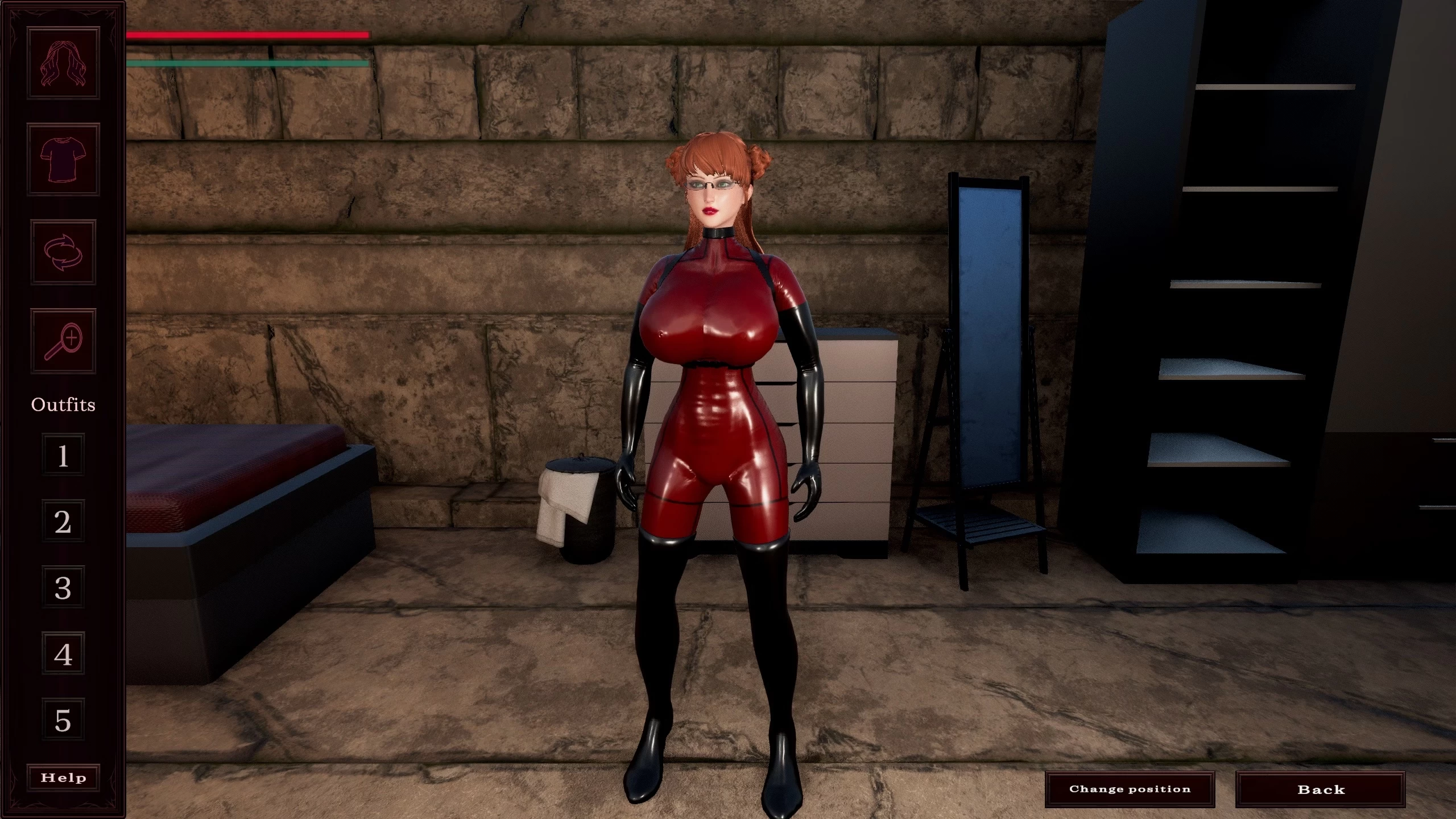Open the clothing customization panel
Screen dimensions: 1456x819
(63, 158)
